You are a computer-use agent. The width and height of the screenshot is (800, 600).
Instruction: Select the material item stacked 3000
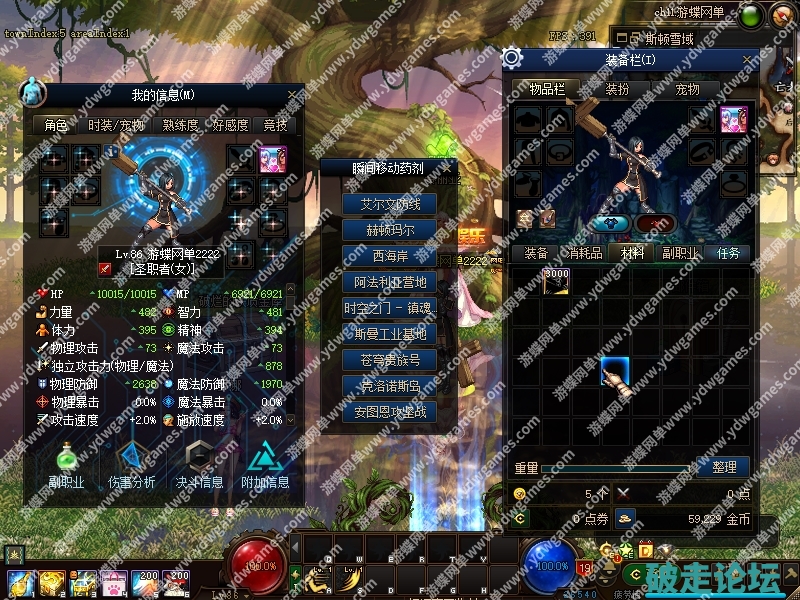coord(556,281)
